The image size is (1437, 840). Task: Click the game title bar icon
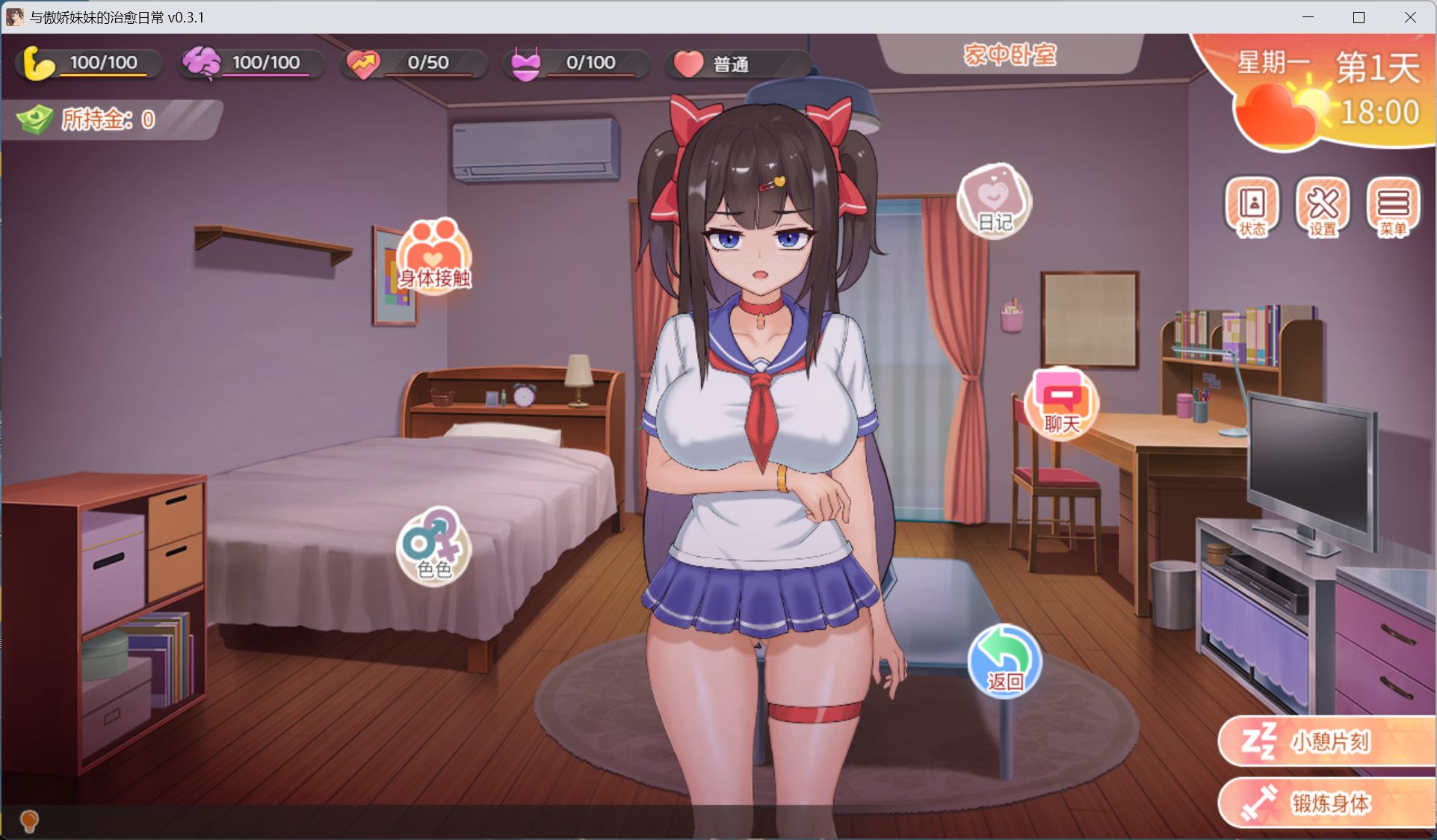click(x=15, y=16)
